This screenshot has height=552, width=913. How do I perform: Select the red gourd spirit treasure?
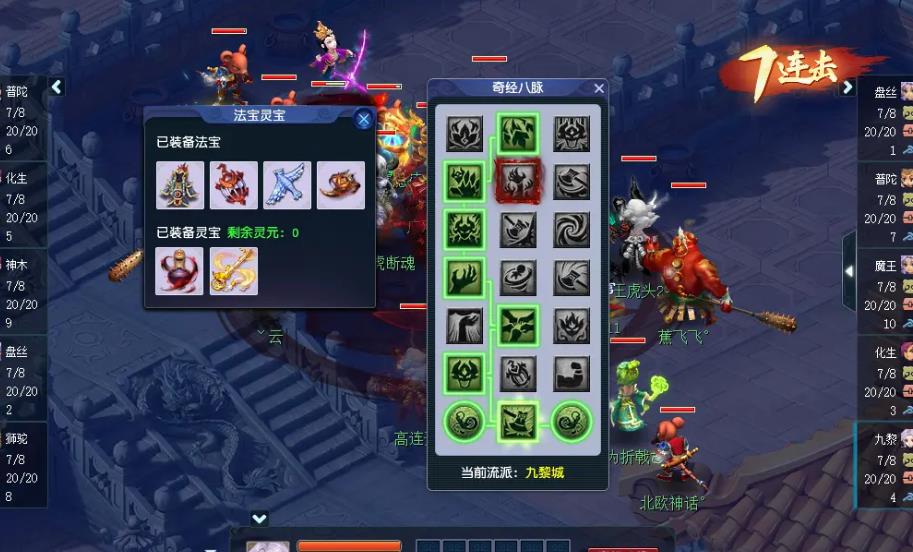(180, 271)
